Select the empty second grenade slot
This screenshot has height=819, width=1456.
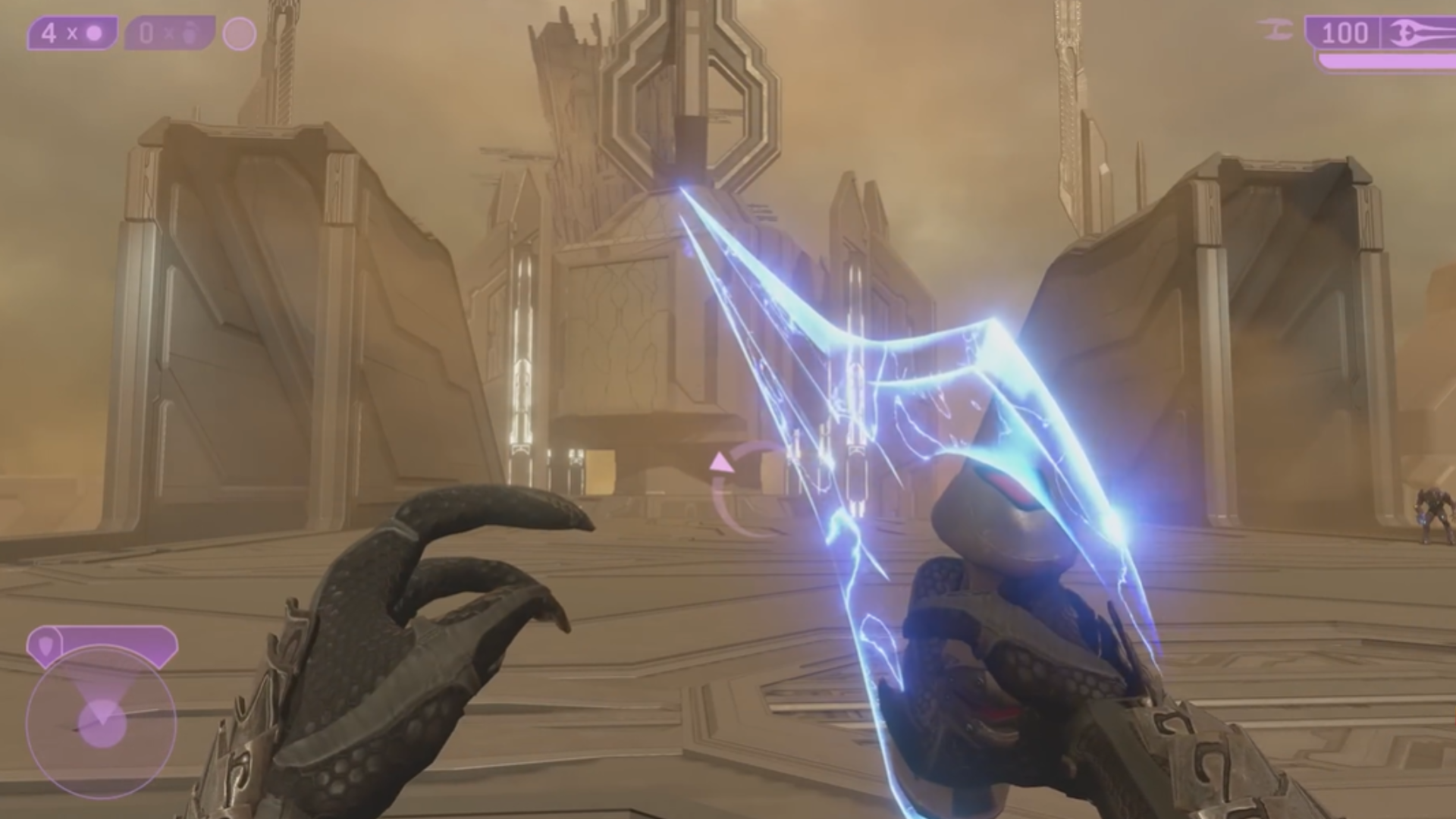168,34
